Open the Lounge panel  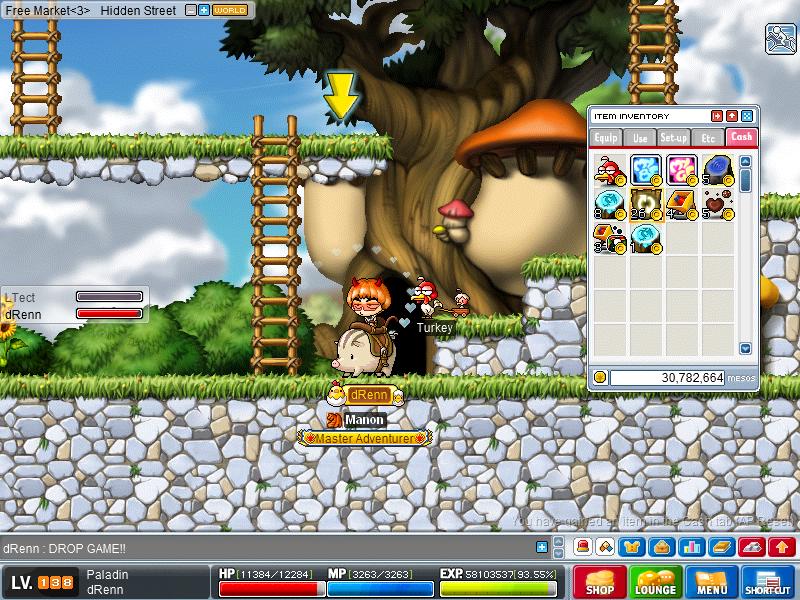pyautogui.click(x=656, y=583)
